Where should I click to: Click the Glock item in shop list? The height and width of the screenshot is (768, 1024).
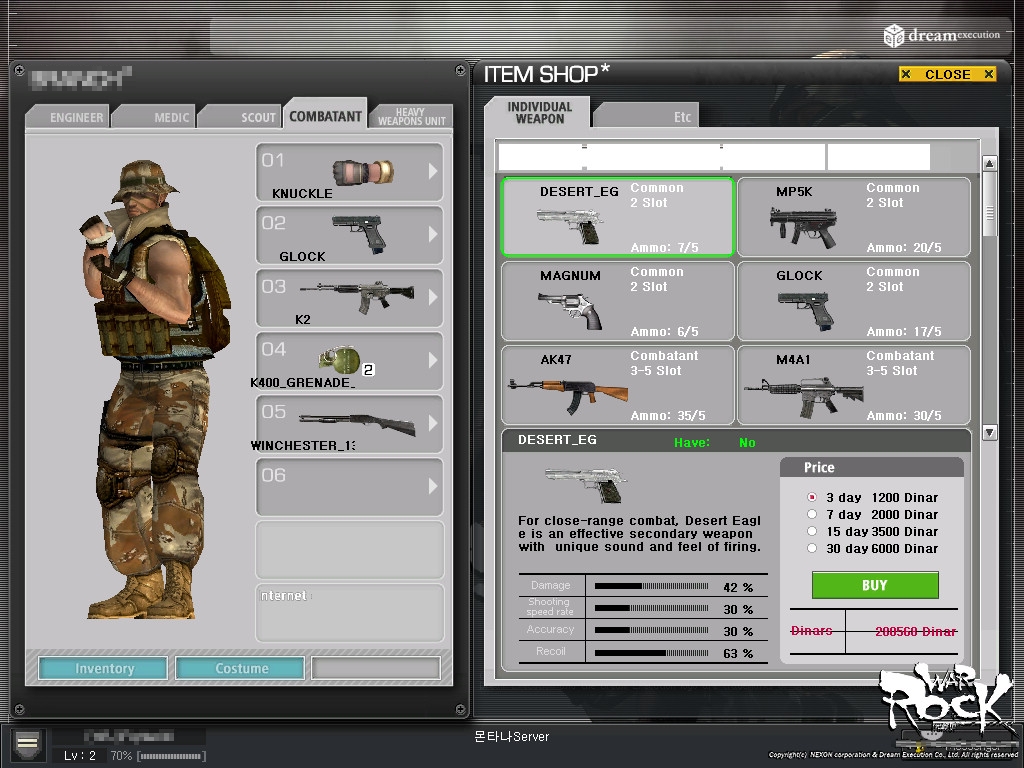[x=853, y=302]
